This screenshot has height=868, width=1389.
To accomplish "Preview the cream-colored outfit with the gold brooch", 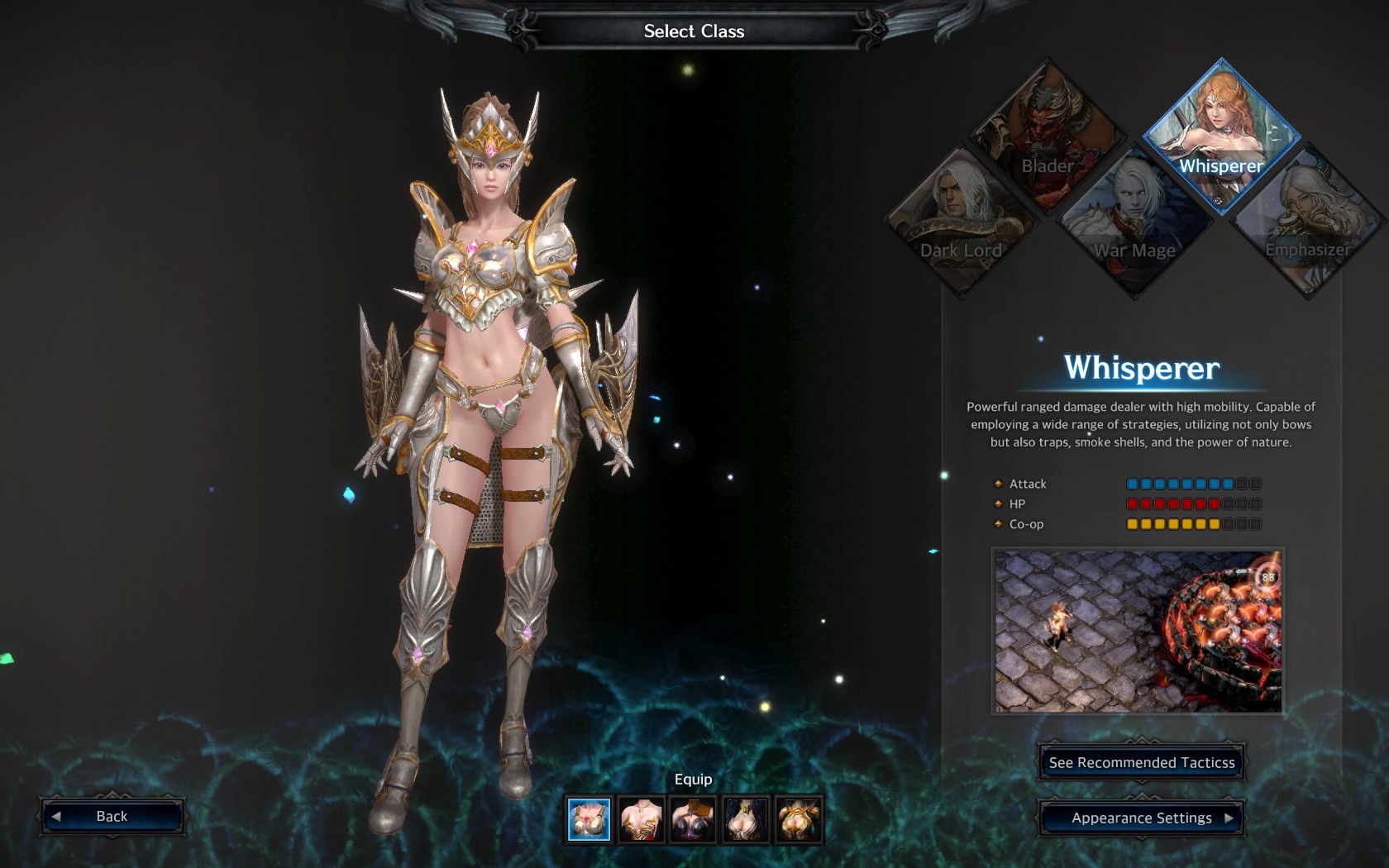I will coord(745,819).
